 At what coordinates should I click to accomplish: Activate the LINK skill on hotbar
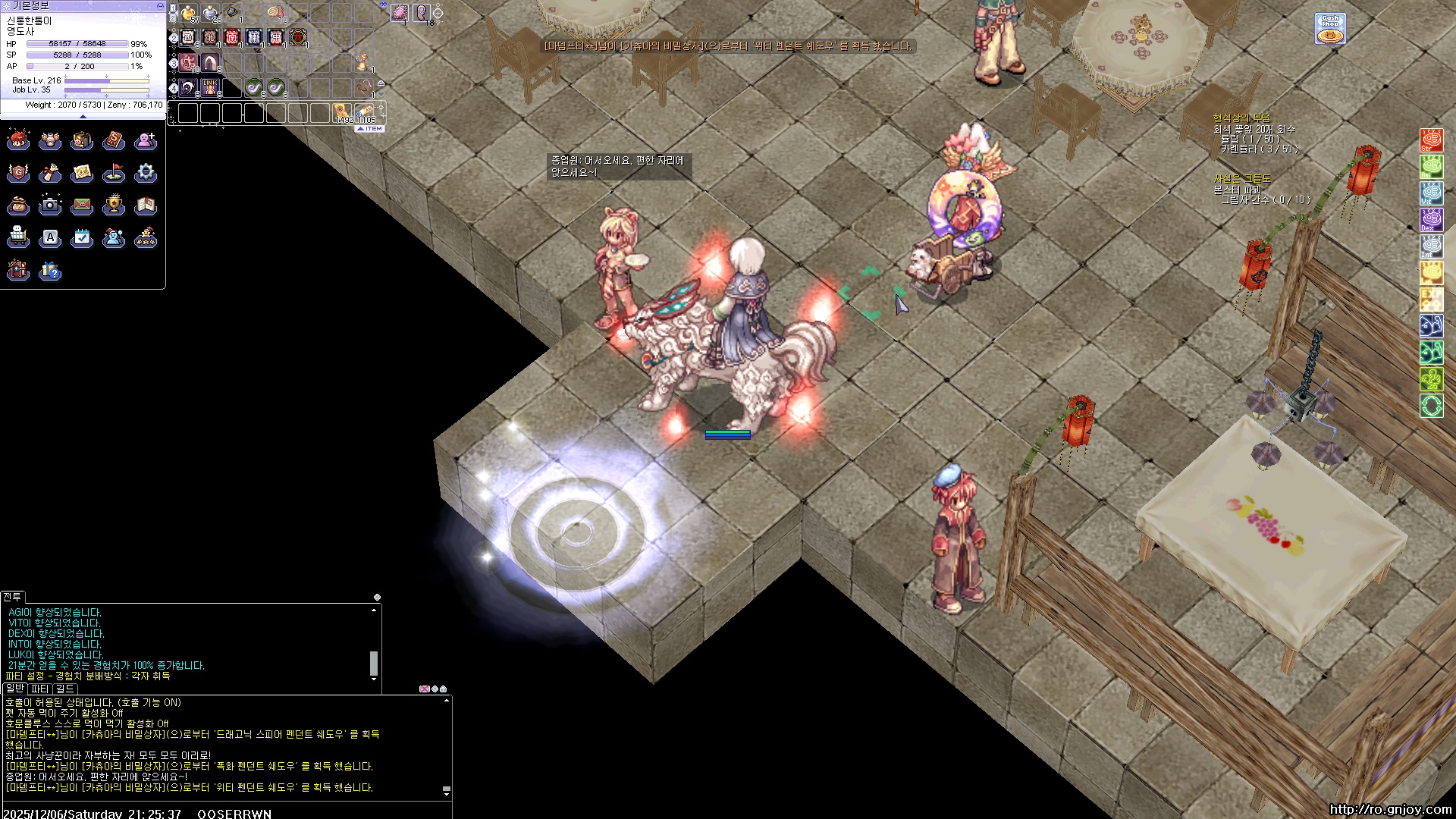pos(210,87)
